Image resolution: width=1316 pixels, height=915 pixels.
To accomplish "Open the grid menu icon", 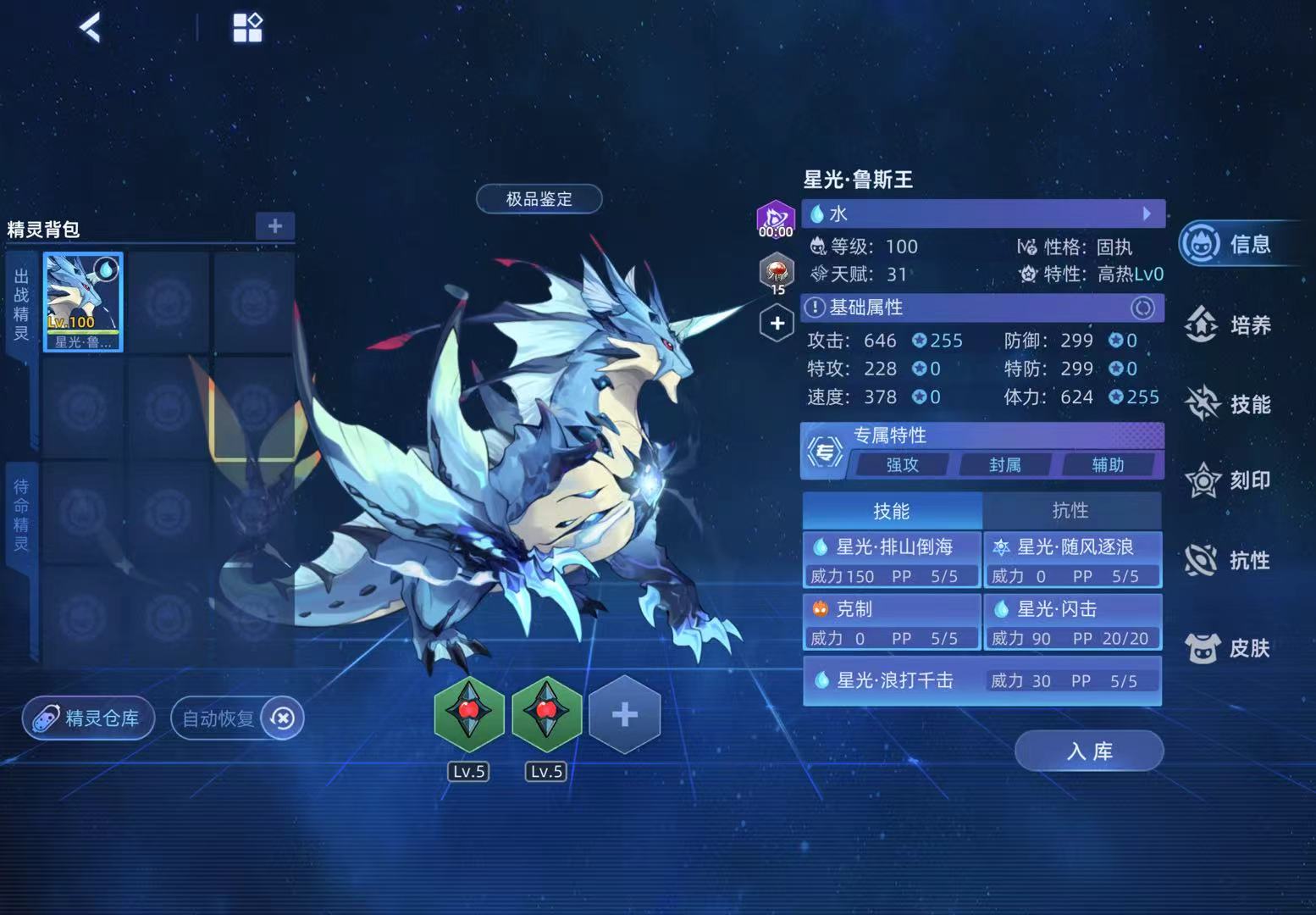I will tap(247, 27).
